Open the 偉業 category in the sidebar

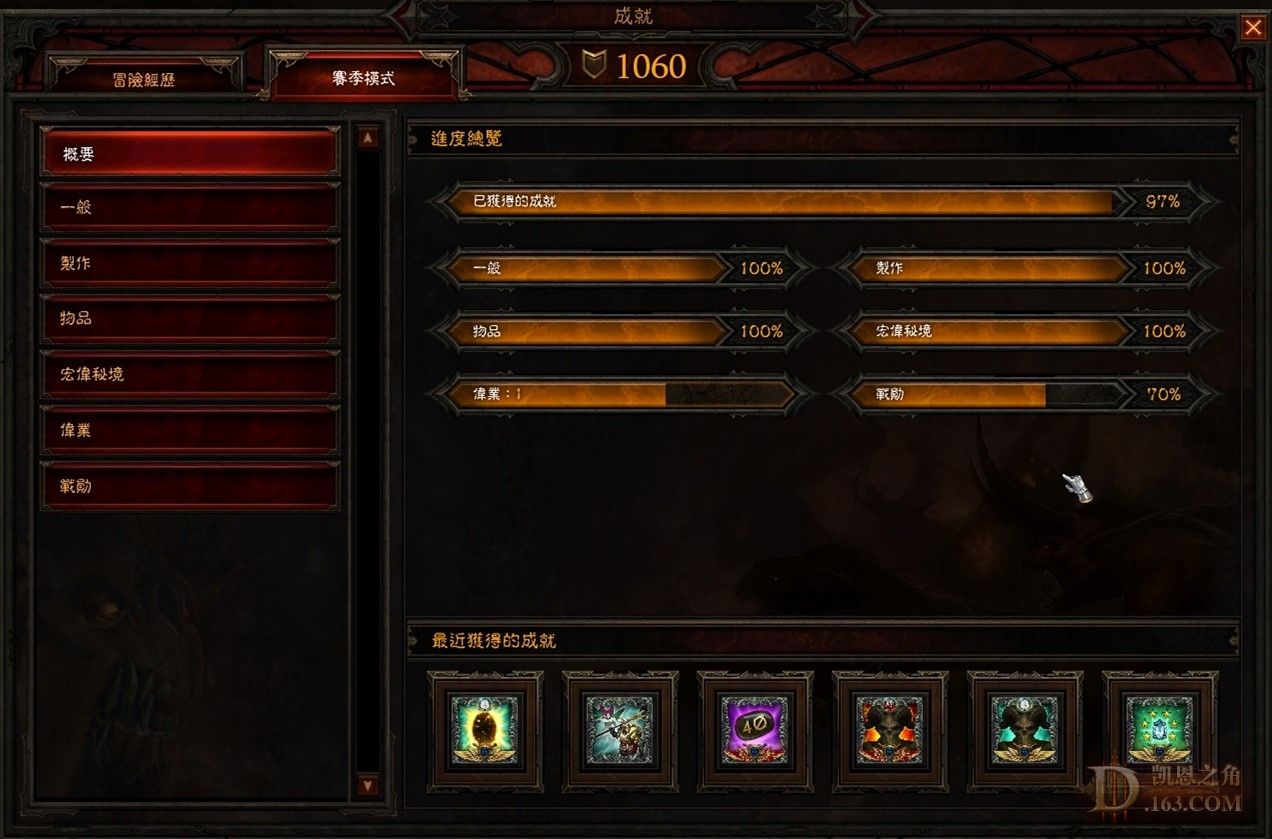tap(190, 430)
